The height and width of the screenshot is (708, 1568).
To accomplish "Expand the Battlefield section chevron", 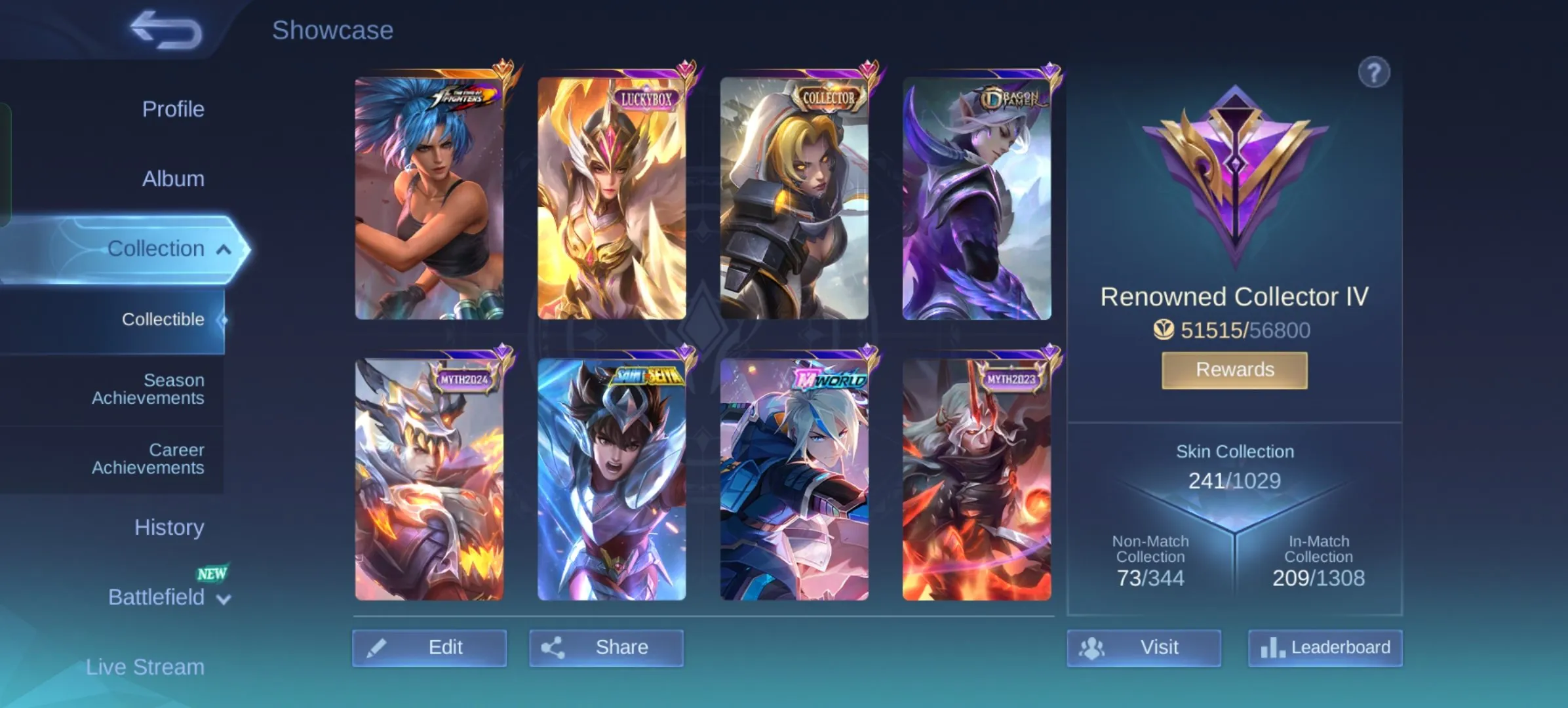I will pos(223,598).
